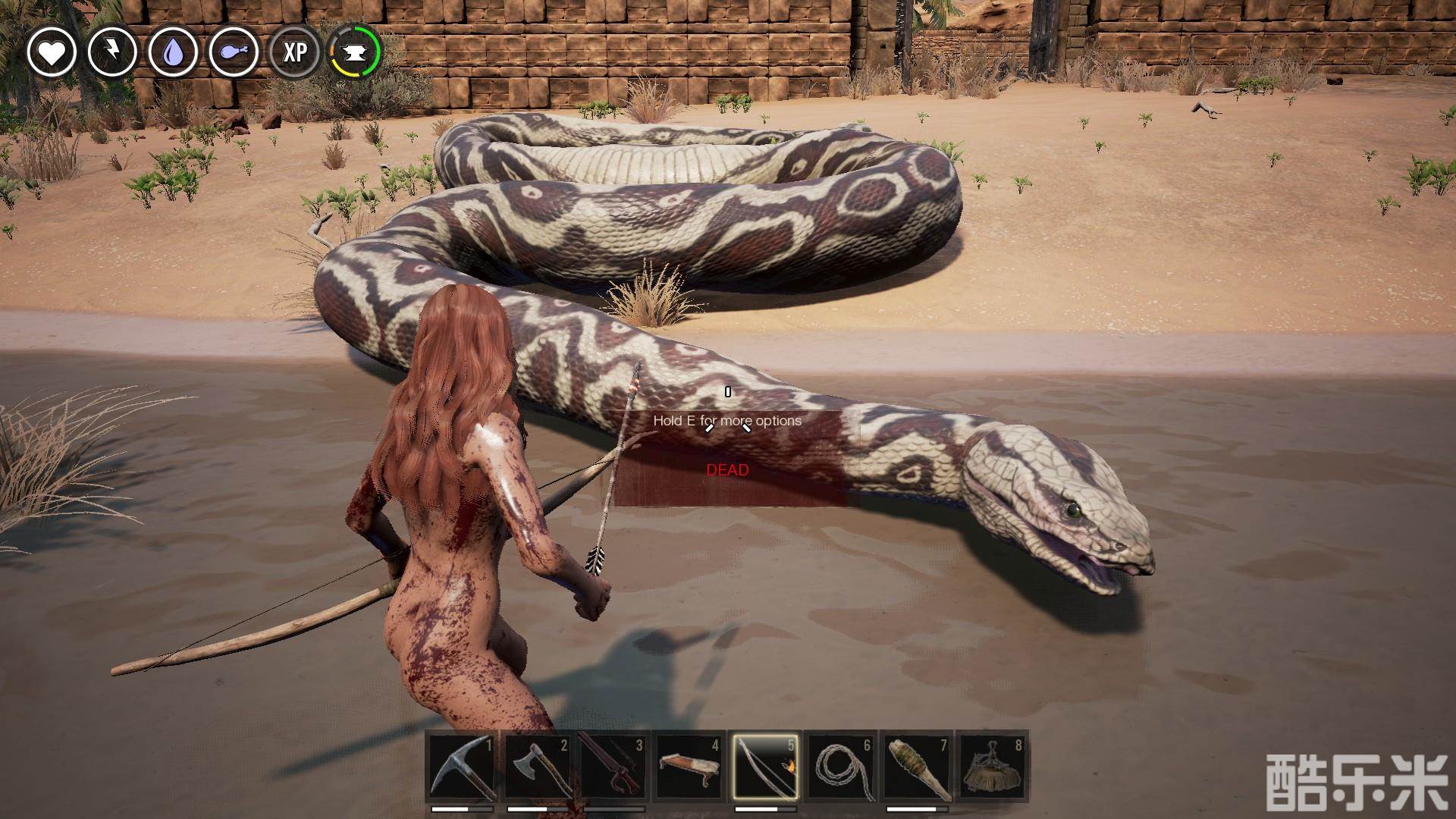1456x819 pixels.
Task: Select the bedroll hotbar slot
Action: click(689, 767)
